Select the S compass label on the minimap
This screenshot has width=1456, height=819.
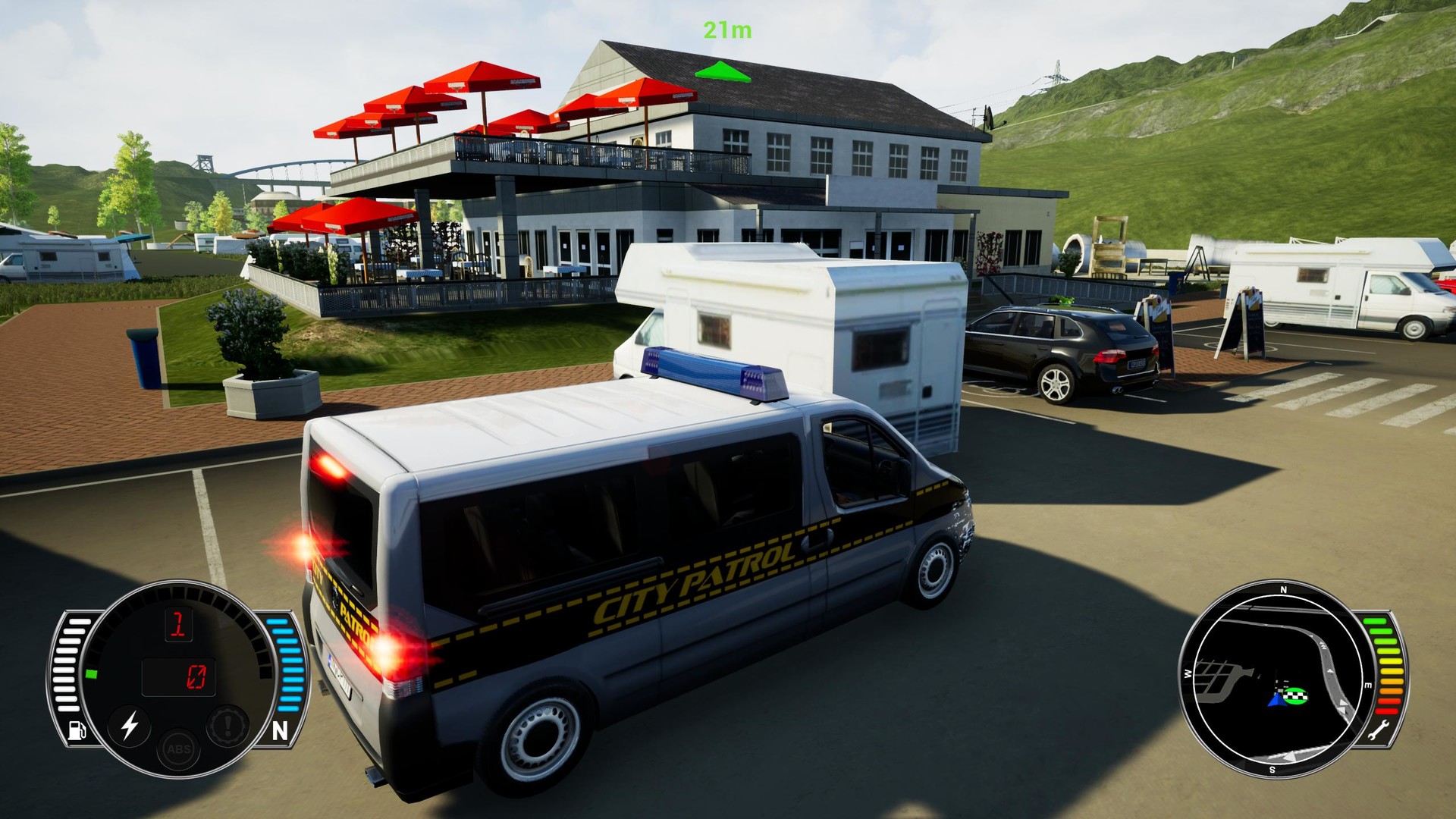1272,768
